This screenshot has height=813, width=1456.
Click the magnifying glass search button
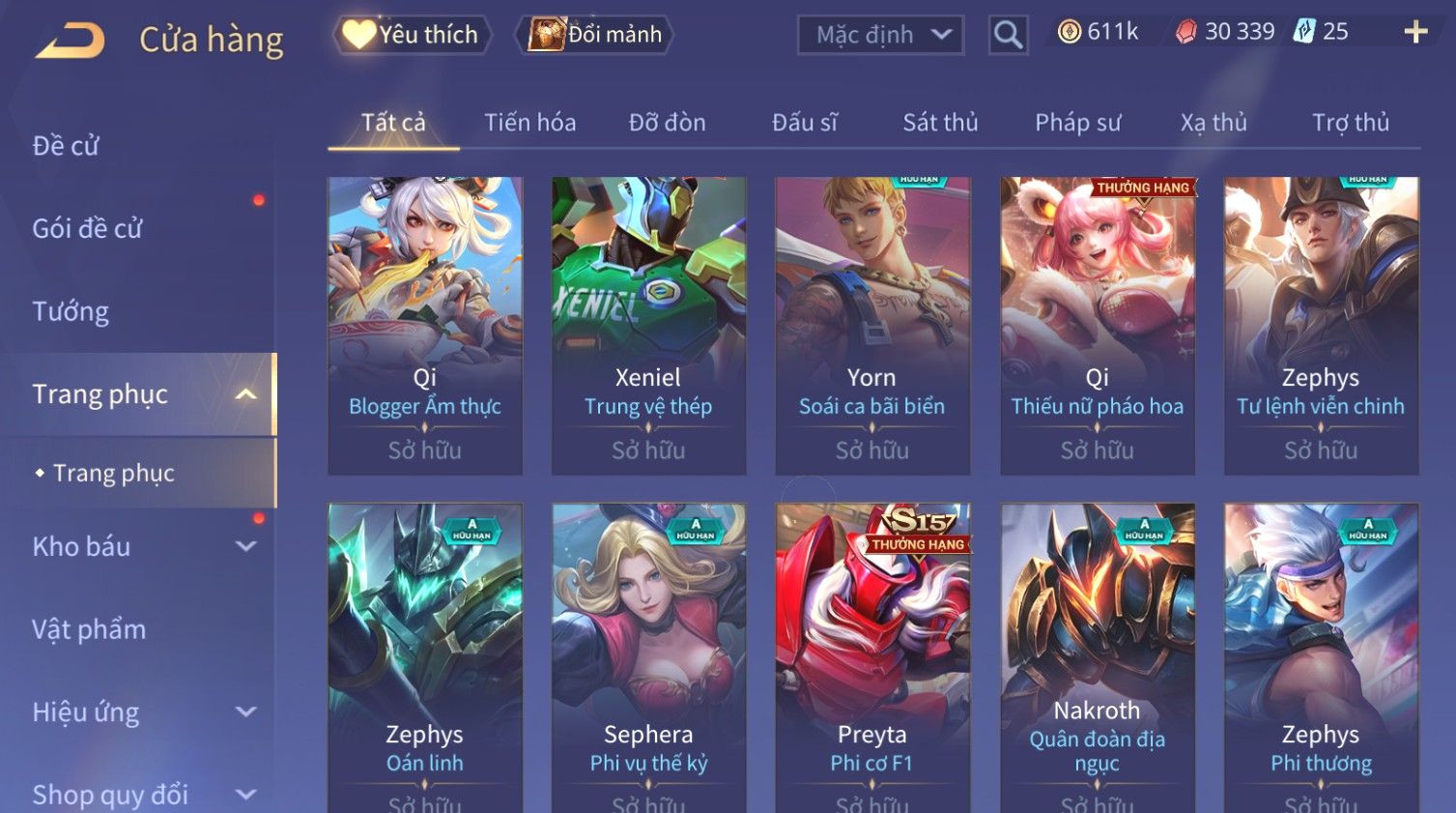pos(1008,35)
